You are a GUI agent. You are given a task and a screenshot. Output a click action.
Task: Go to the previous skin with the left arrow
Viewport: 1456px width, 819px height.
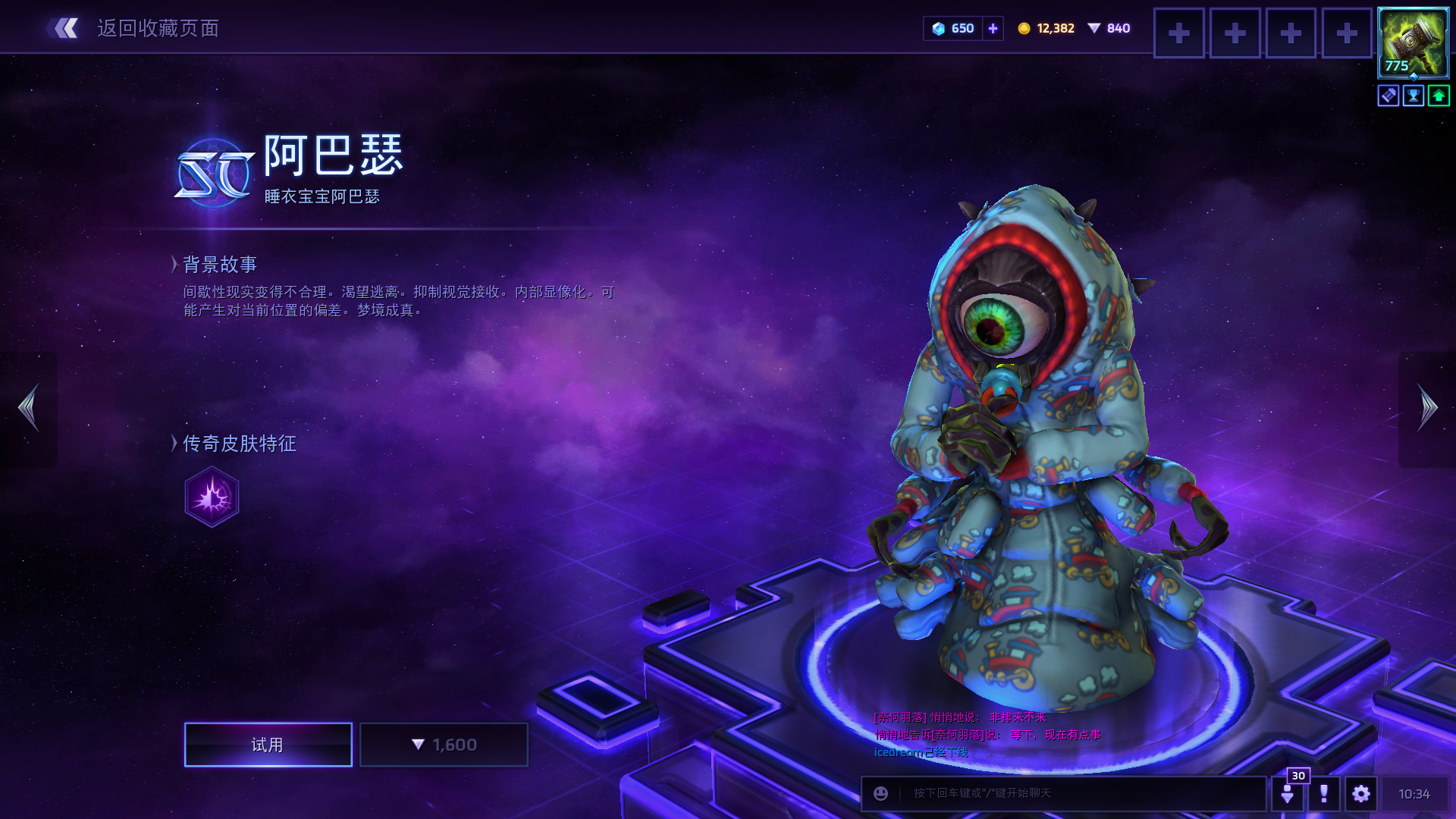coord(29,408)
